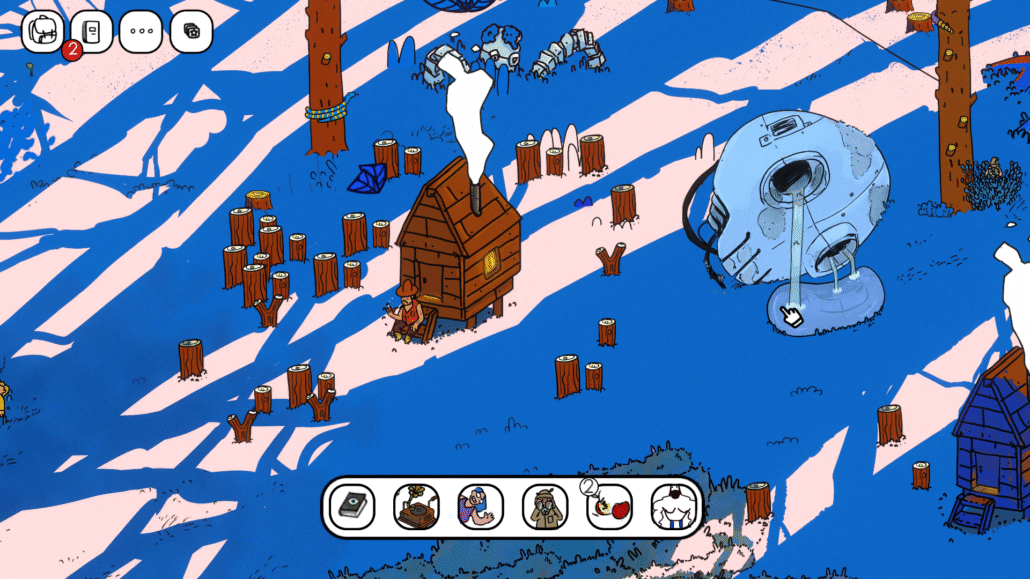Select the eaten apple item slot
Screen dimensions: 1030x579
609,507
